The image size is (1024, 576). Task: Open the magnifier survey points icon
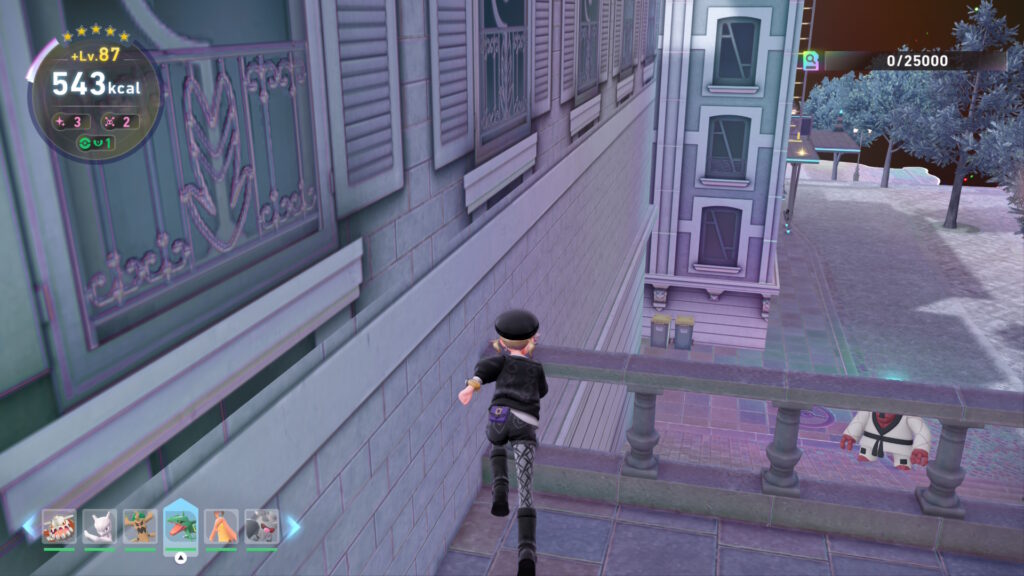(x=809, y=61)
